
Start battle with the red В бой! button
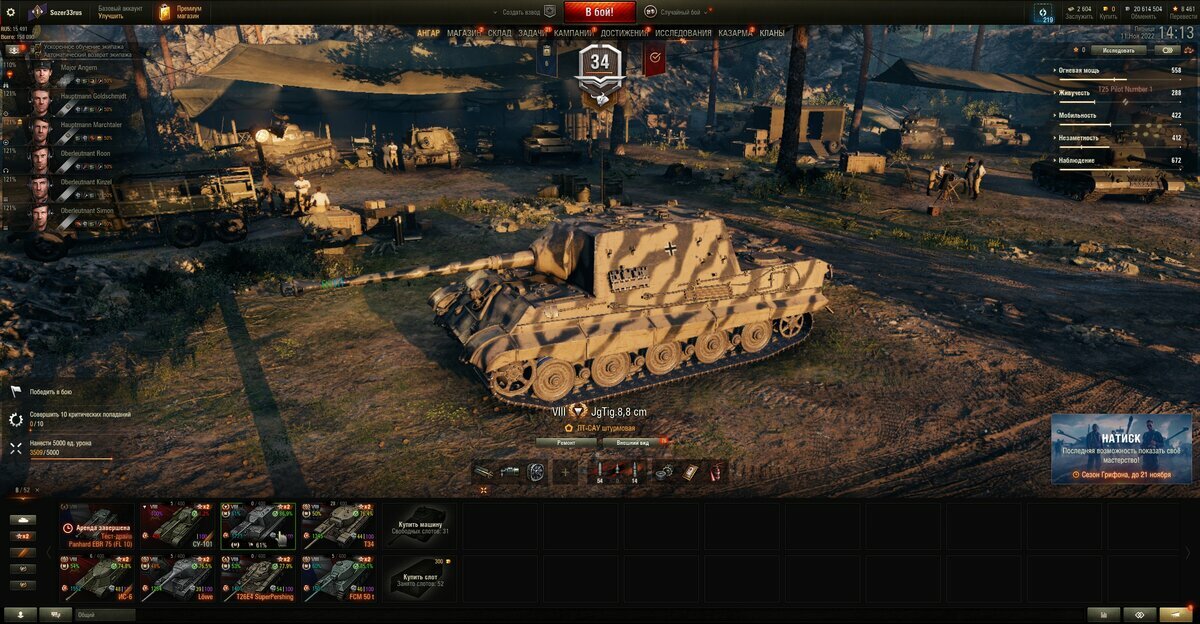click(x=600, y=12)
